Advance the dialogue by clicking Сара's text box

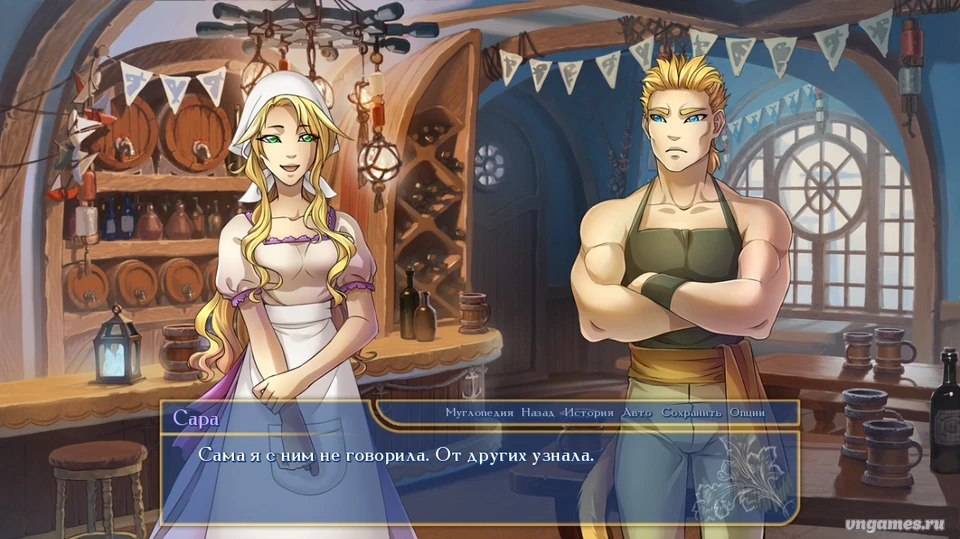pos(478,476)
